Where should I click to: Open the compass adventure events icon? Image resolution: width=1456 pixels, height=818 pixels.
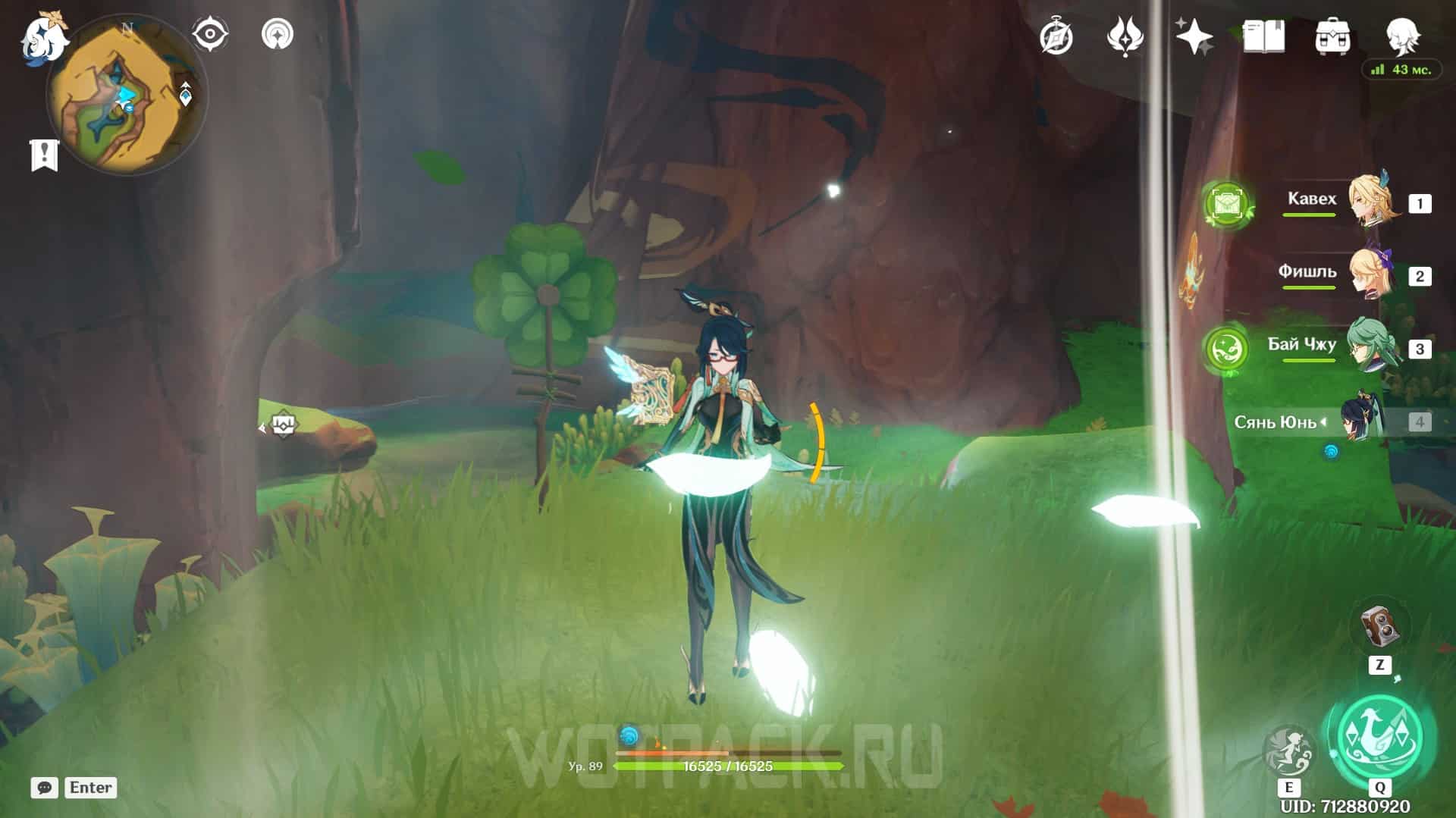coord(1056,36)
